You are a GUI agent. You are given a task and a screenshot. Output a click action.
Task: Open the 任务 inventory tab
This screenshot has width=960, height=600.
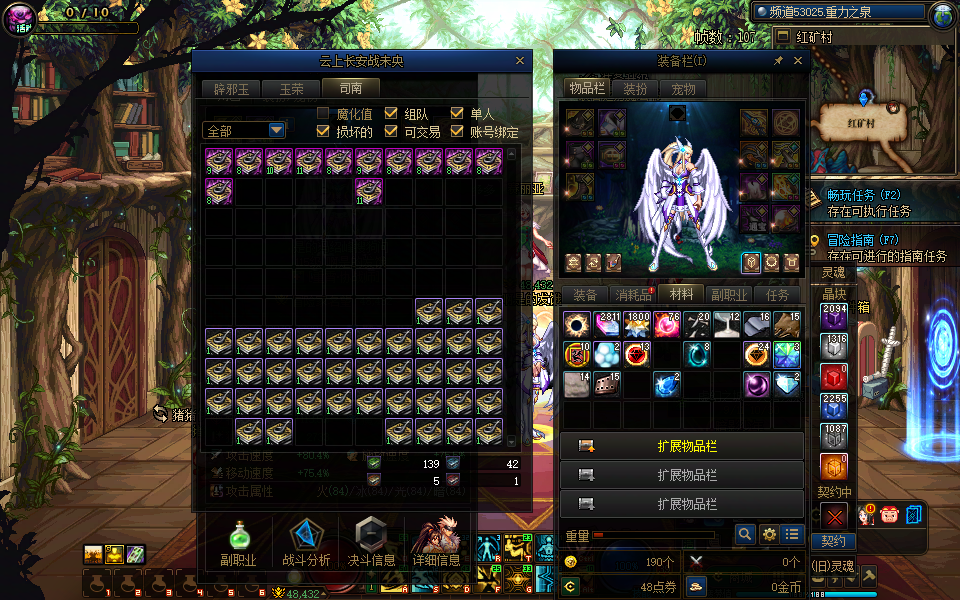click(x=777, y=295)
